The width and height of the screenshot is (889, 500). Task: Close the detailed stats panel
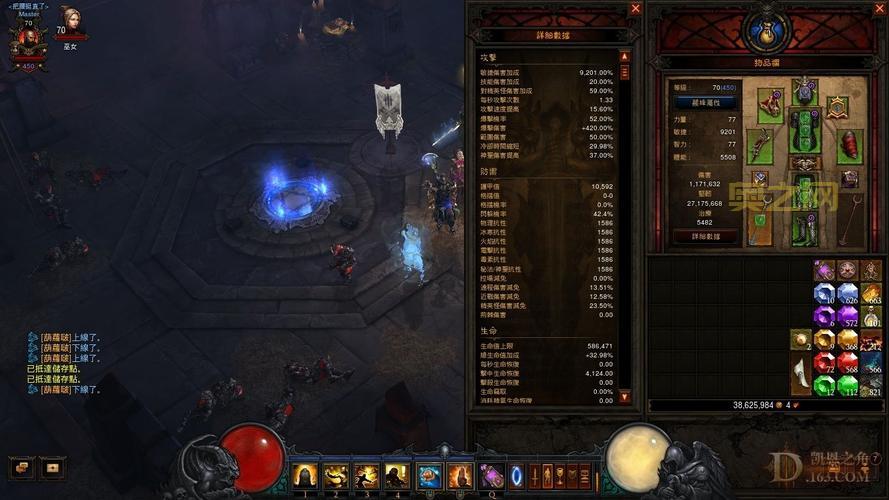click(635, 9)
